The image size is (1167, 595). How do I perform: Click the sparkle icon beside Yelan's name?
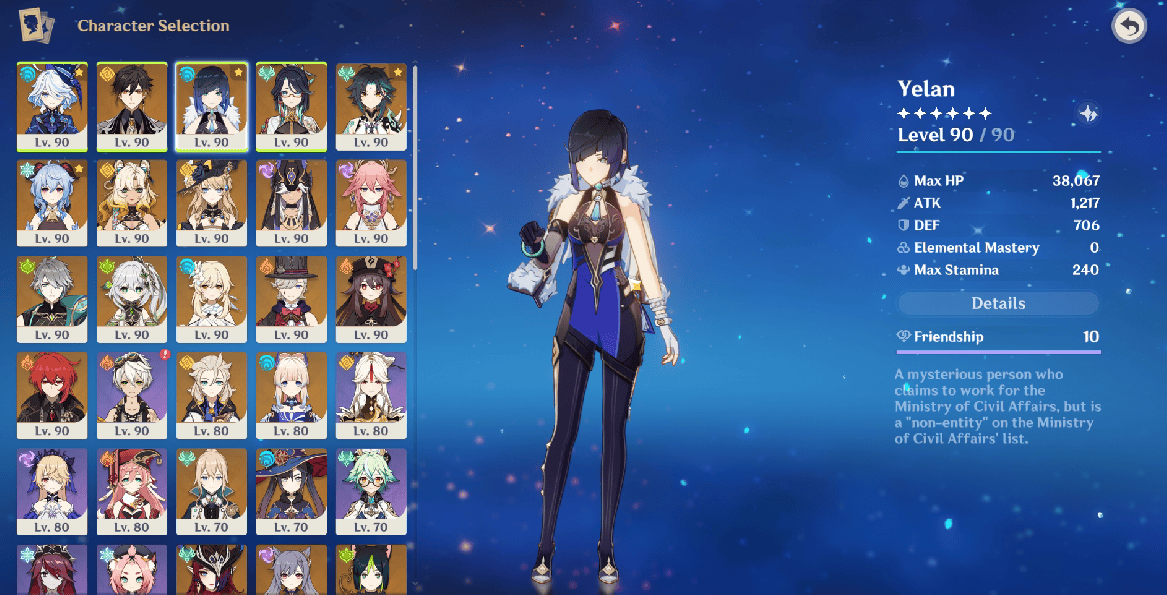click(x=1088, y=114)
